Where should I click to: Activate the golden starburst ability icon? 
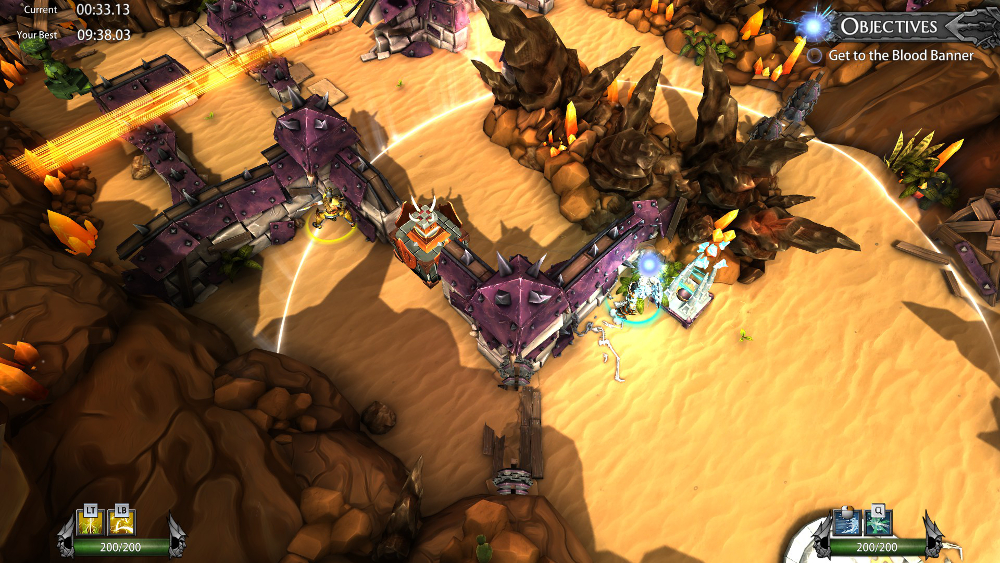[91, 523]
